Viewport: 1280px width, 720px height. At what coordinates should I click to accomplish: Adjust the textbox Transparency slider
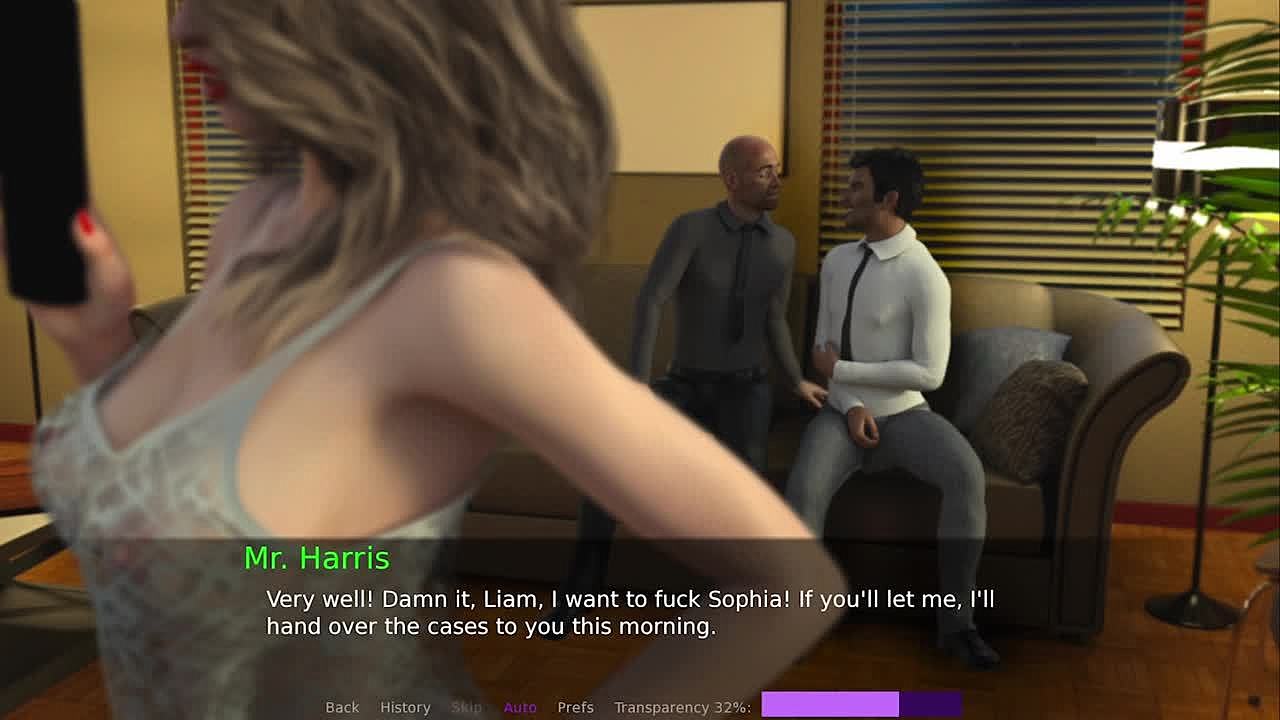861,705
